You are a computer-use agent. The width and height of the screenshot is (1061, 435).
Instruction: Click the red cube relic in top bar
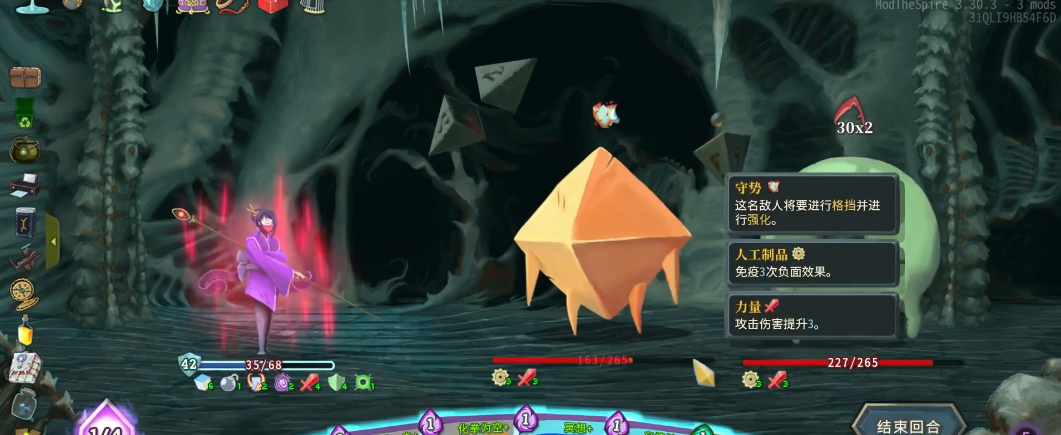272,6
